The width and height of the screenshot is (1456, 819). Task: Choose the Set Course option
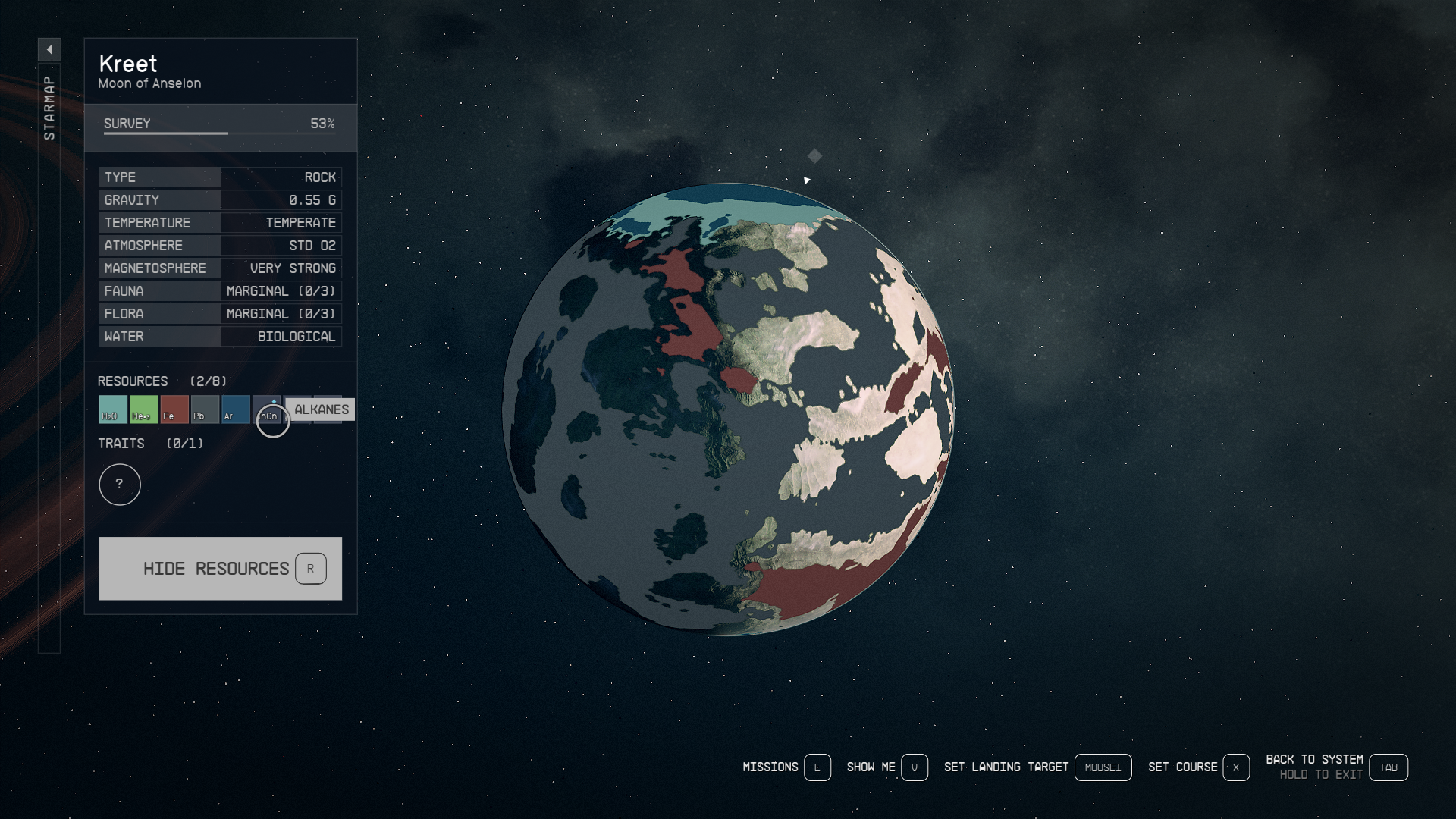click(1197, 767)
